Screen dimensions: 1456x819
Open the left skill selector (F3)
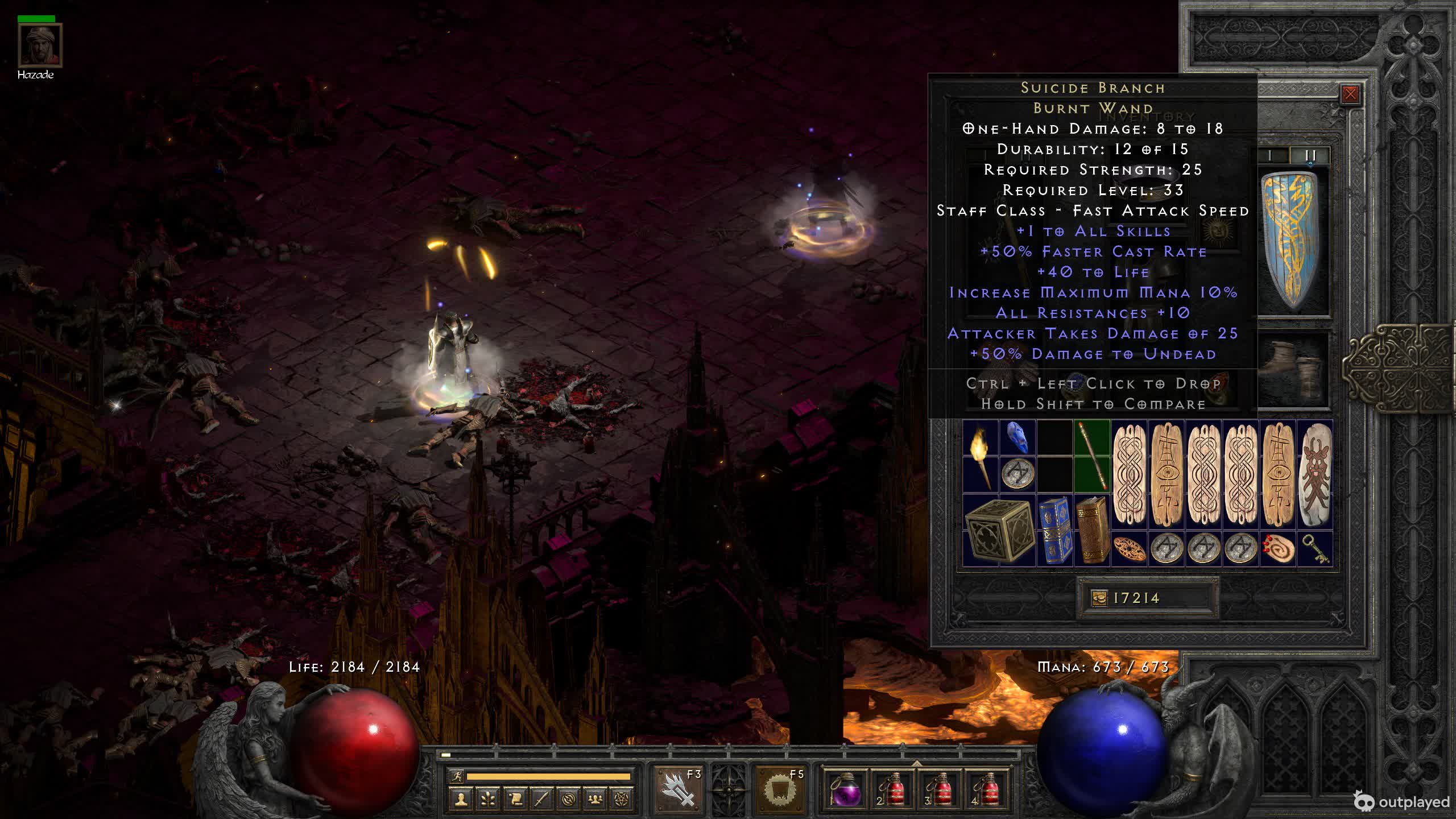(679, 789)
